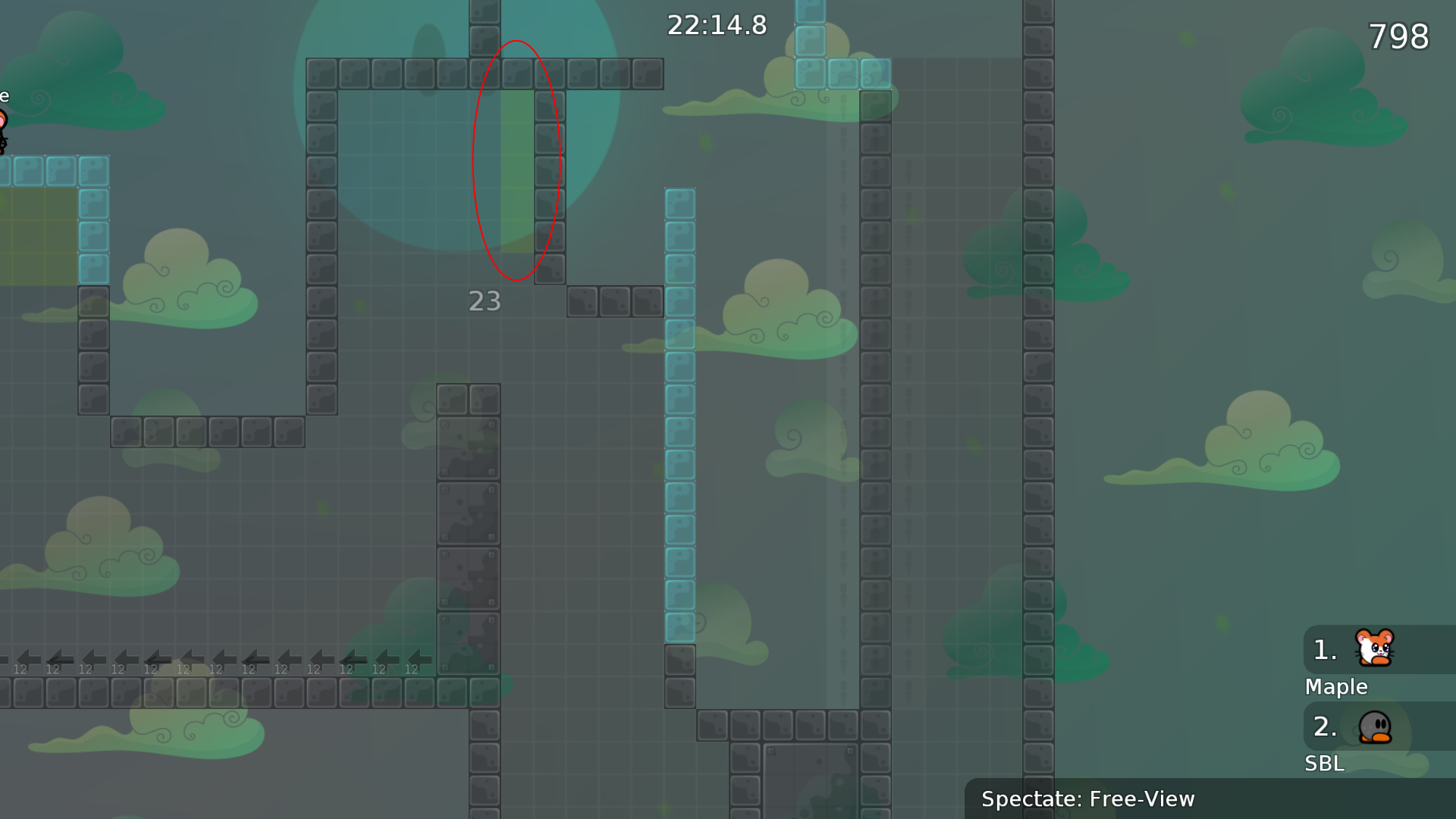Click the score counter showing 798
This screenshot has width=1456, height=819.
1398,36
